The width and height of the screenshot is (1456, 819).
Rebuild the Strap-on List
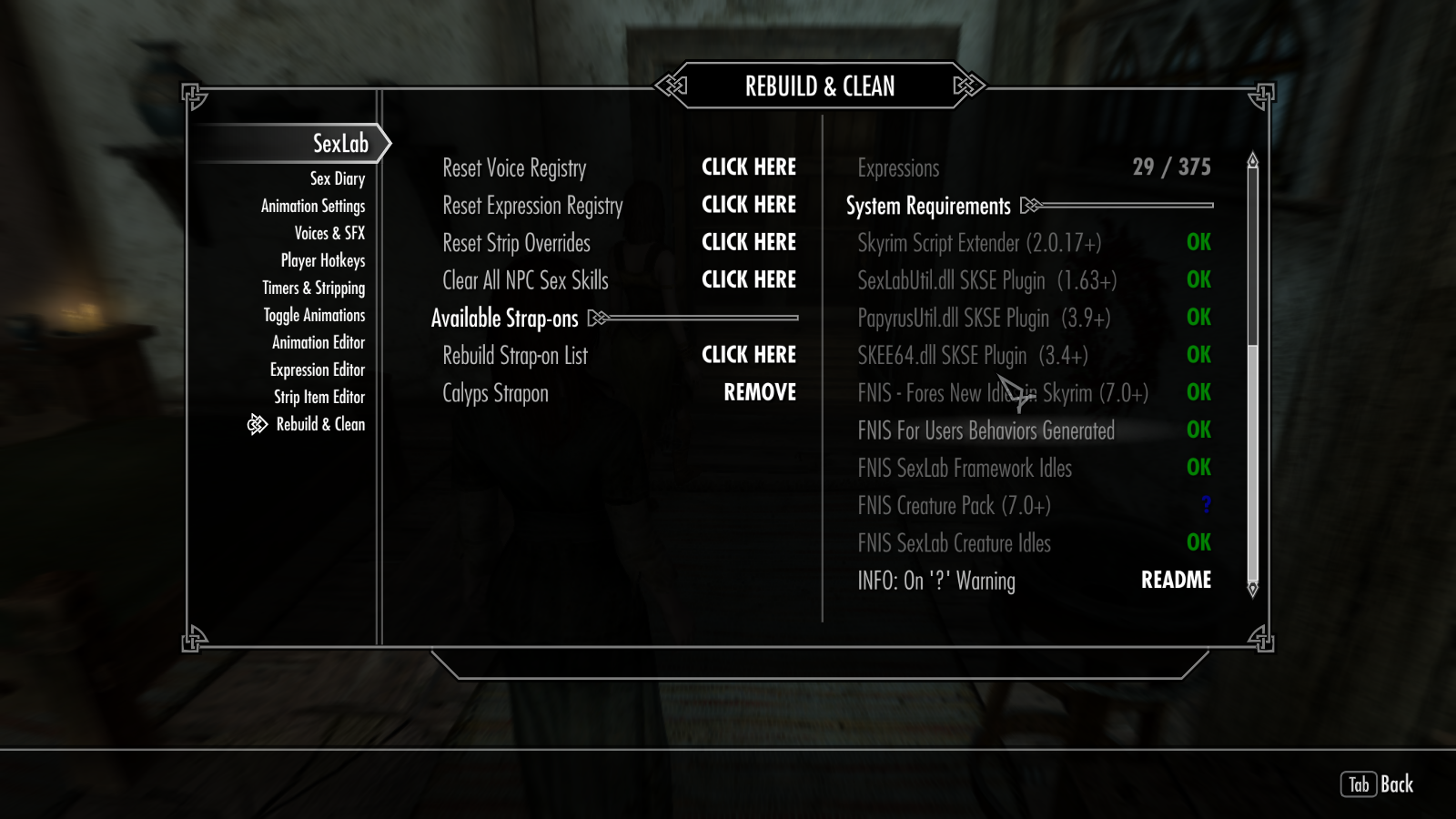tap(748, 355)
